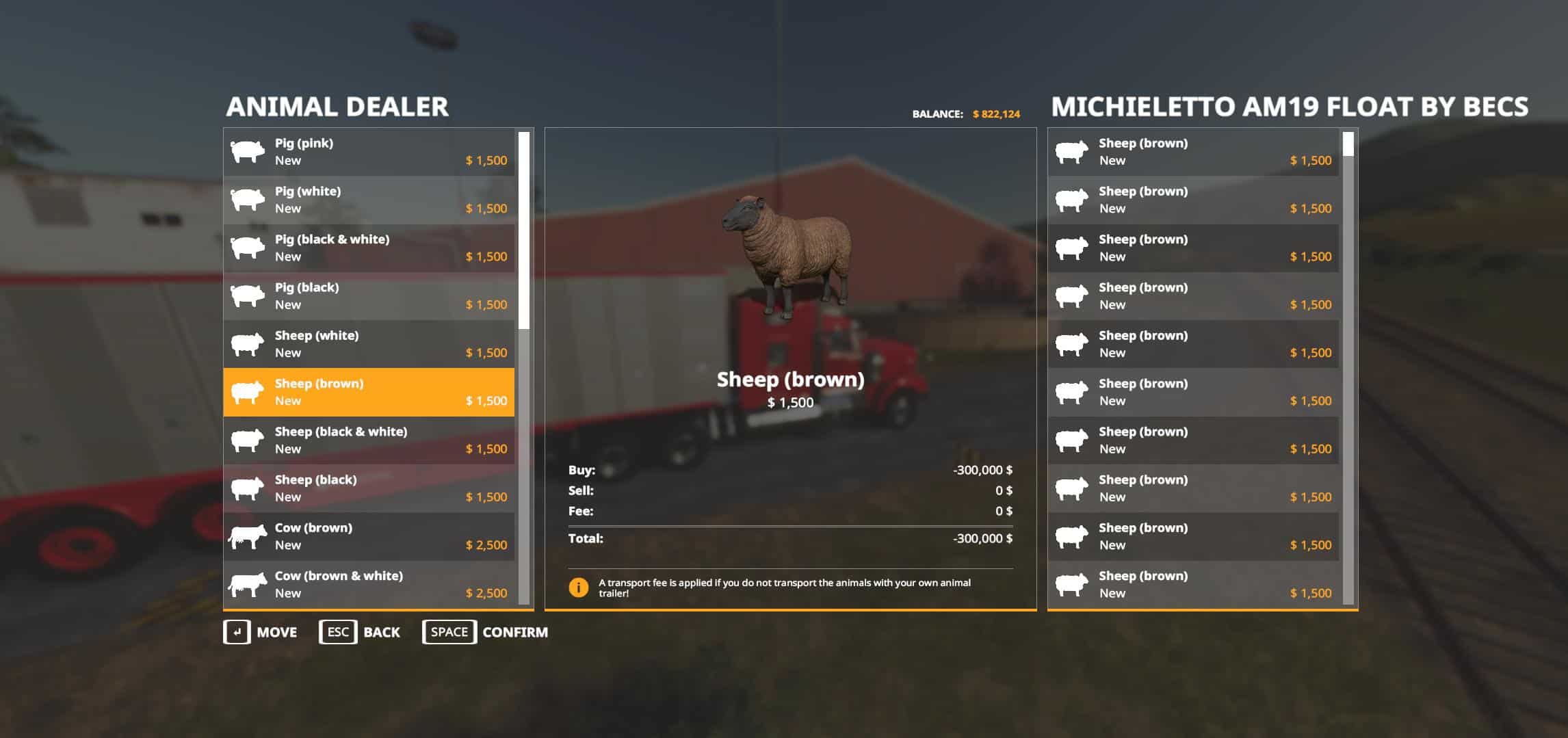Select the Pig (pink) row
1568x738 pixels.
[x=369, y=152]
